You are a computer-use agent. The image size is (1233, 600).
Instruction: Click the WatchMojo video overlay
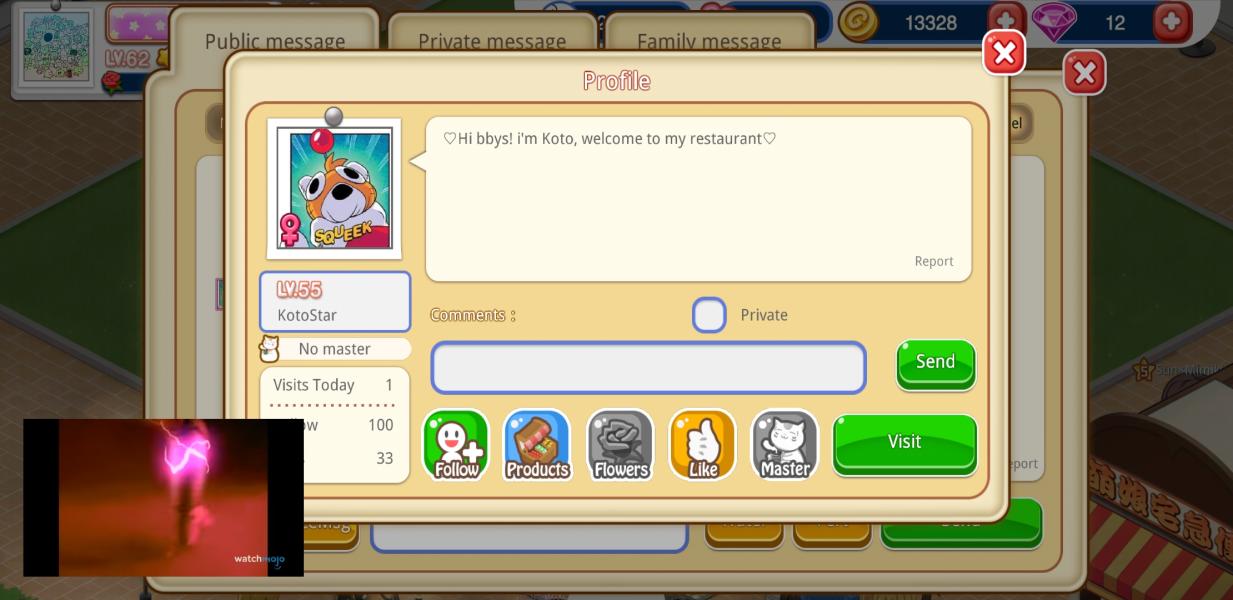point(163,497)
